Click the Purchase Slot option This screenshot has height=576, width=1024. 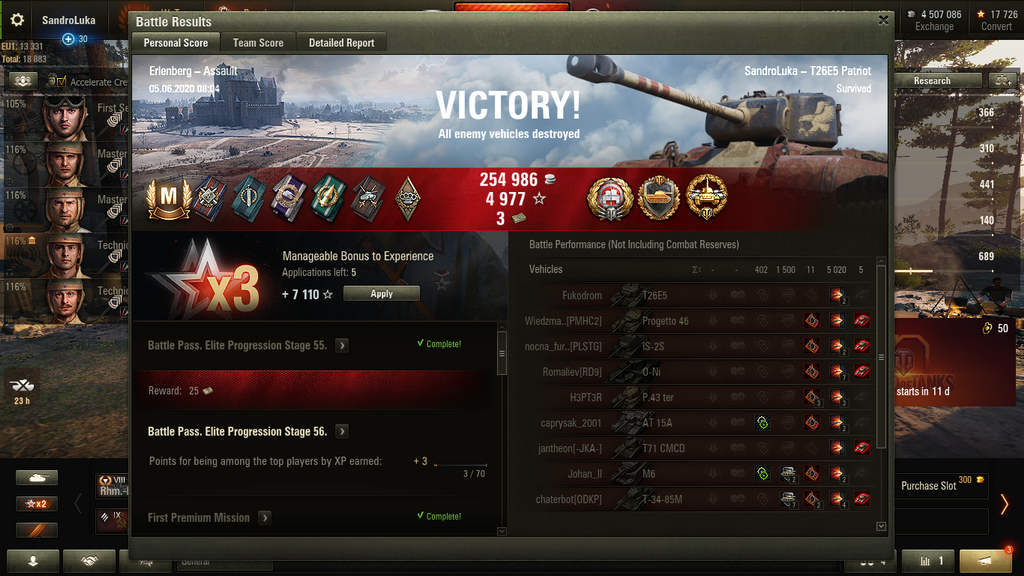937,486
